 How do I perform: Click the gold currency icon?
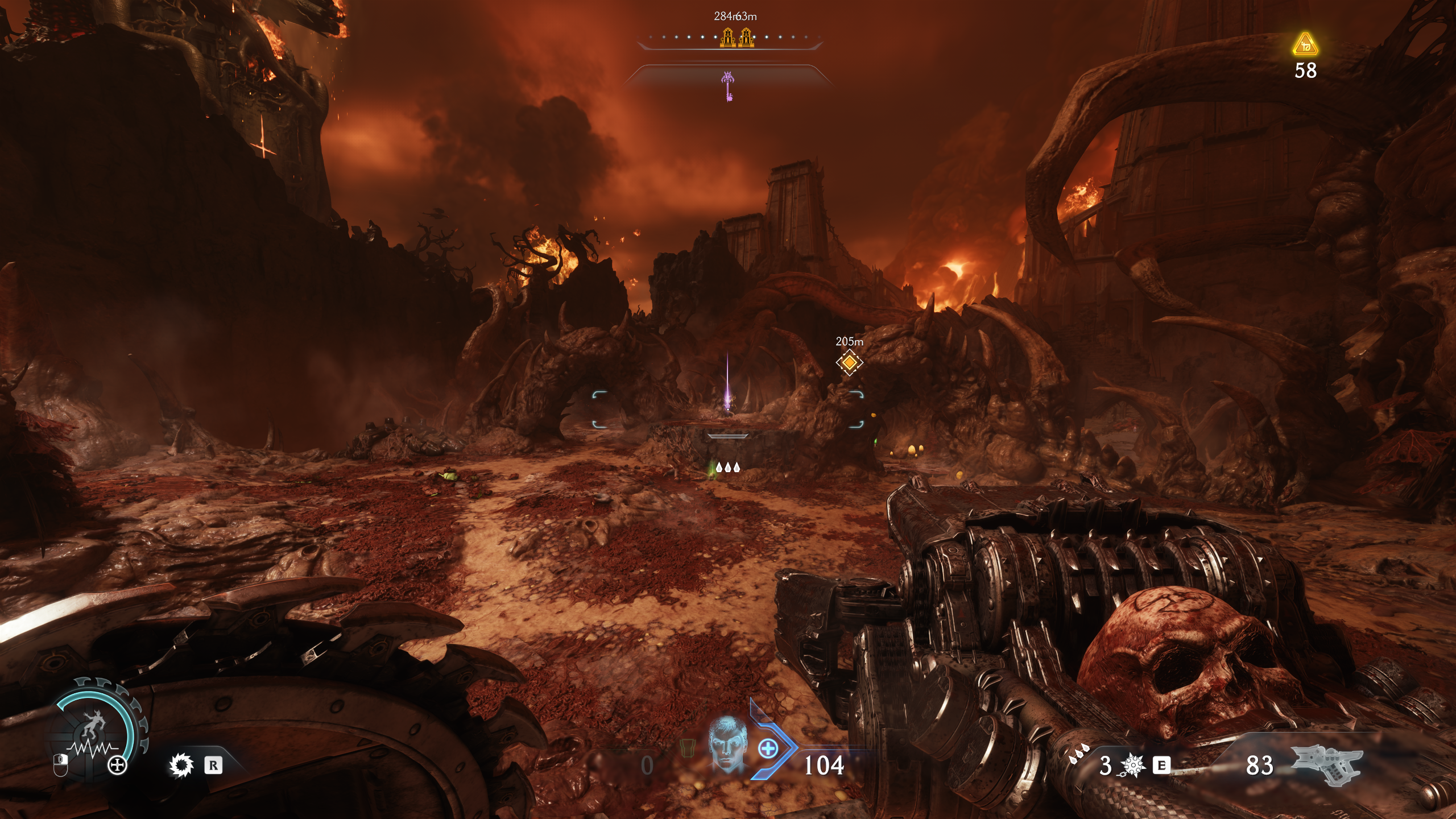tap(1305, 45)
